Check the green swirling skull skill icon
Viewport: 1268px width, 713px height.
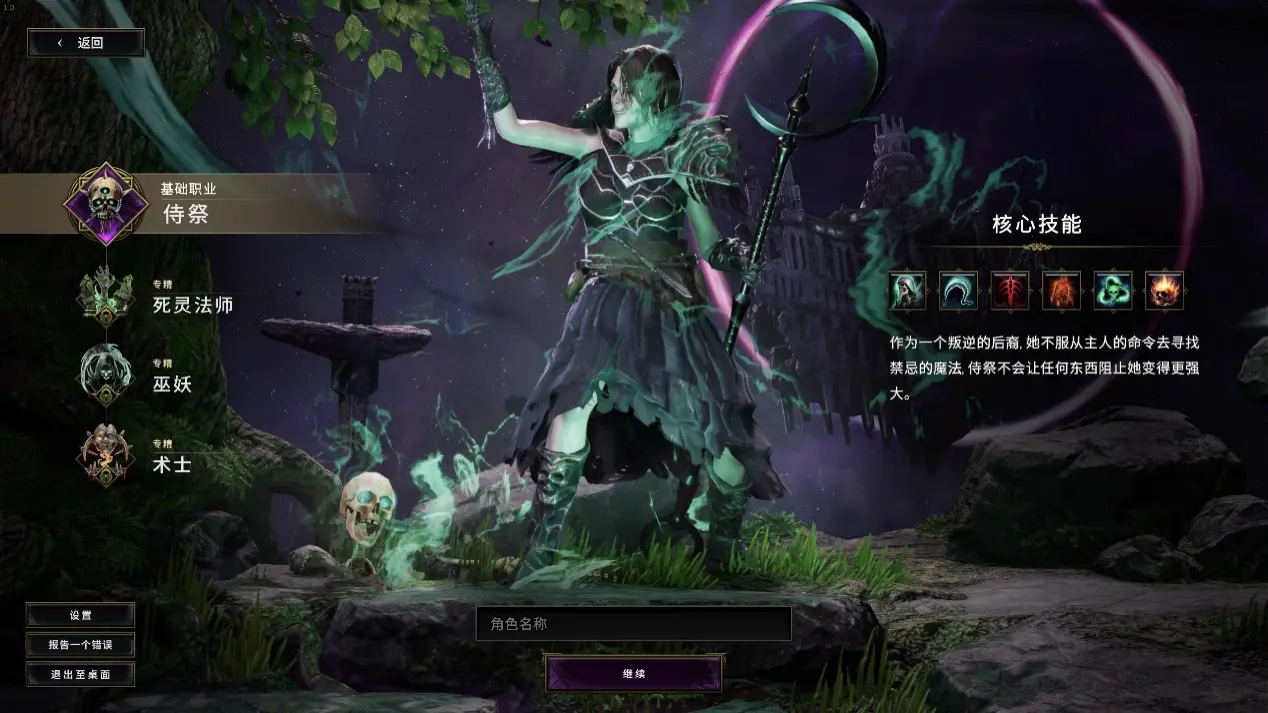[x=1112, y=291]
